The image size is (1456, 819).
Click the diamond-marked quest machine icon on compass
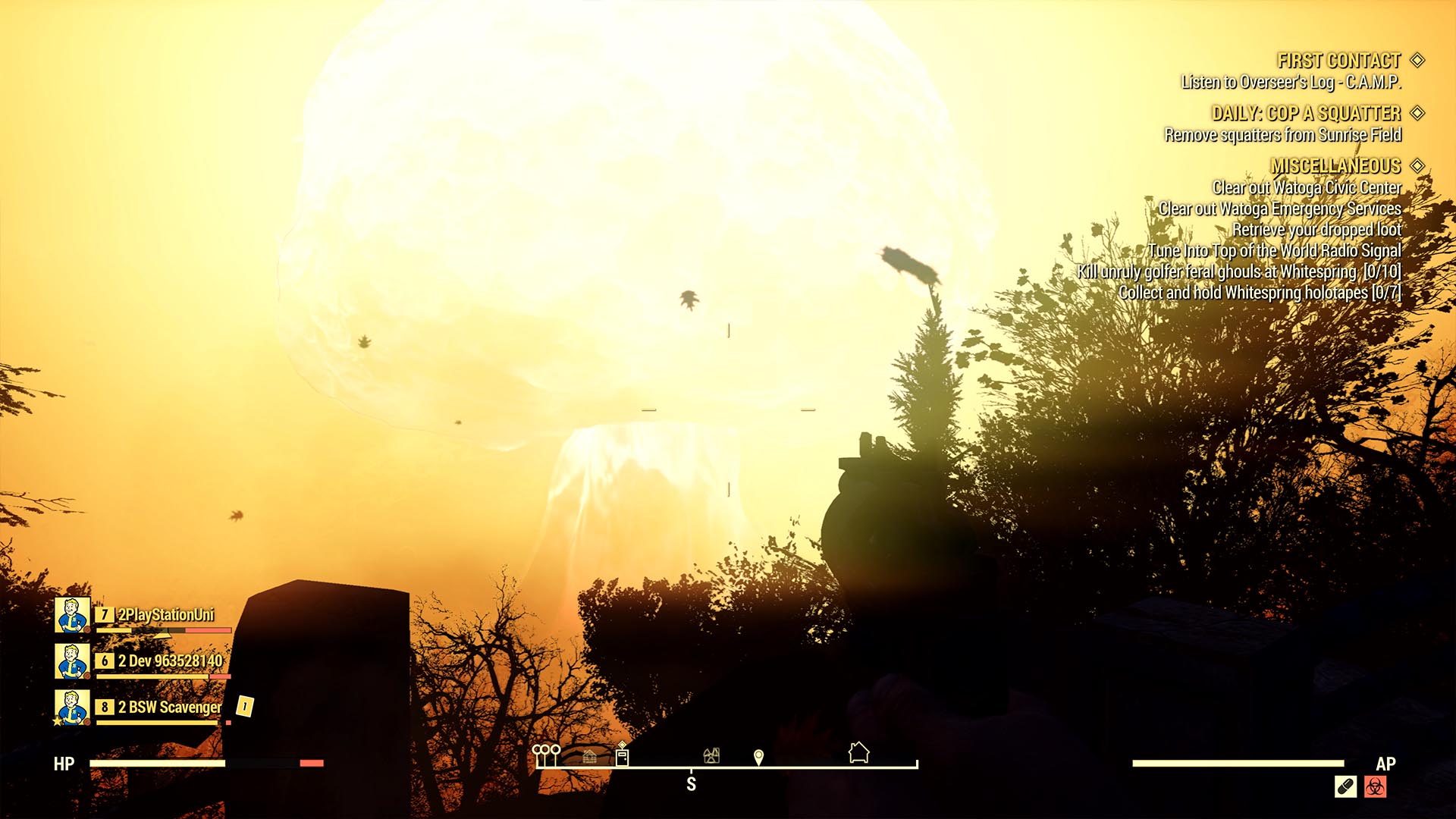click(x=622, y=755)
